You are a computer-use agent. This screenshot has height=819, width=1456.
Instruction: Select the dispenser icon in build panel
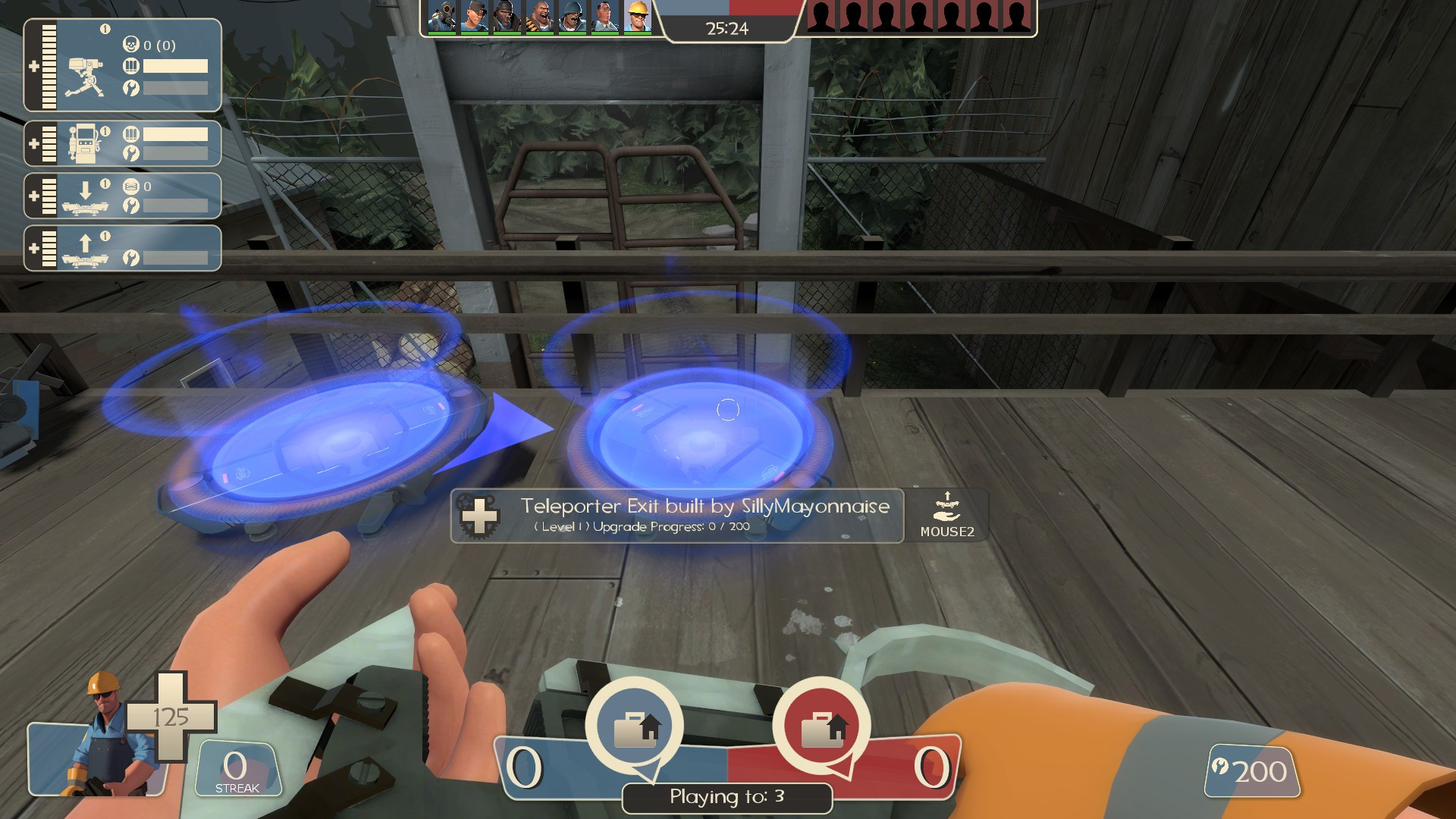(x=86, y=143)
